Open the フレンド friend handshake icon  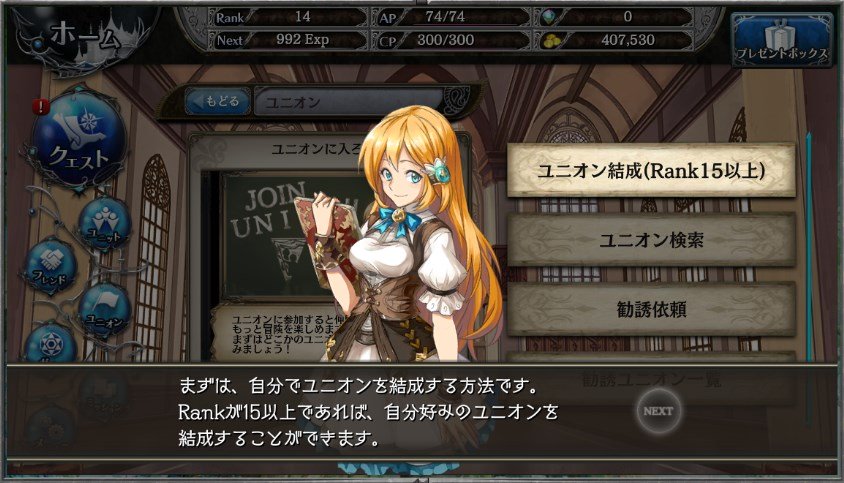click(x=51, y=266)
